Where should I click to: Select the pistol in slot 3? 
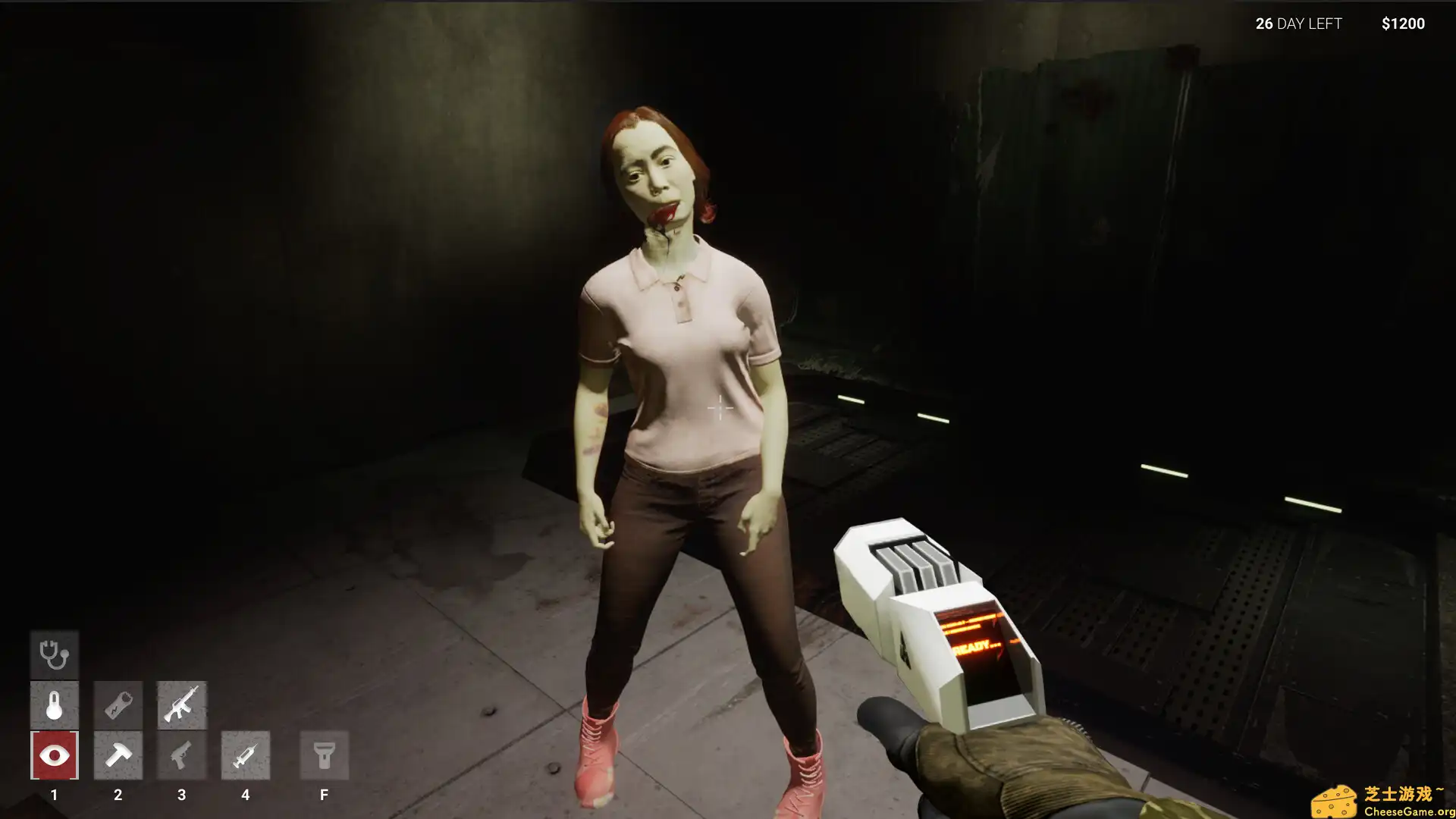click(181, 755)
